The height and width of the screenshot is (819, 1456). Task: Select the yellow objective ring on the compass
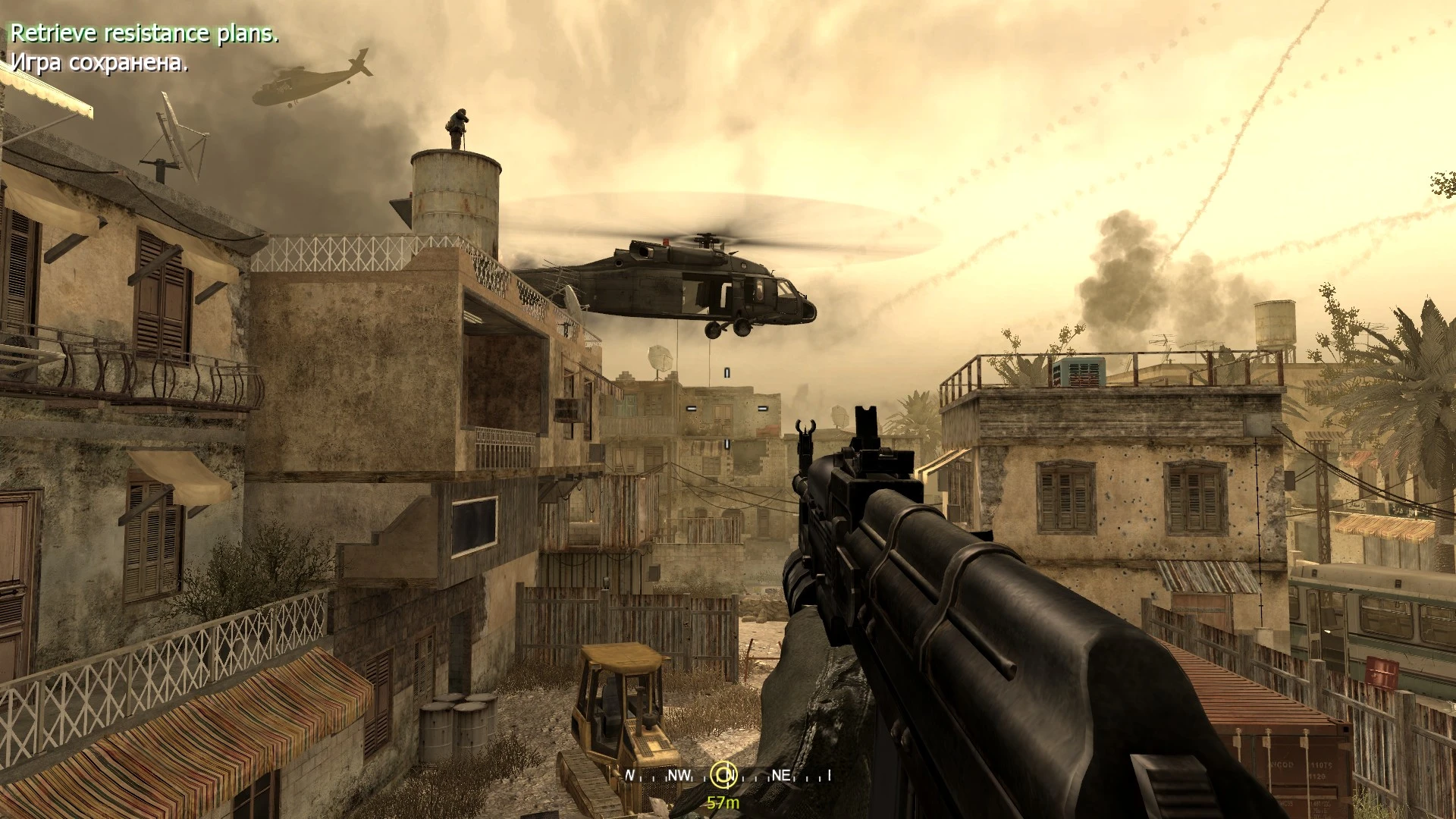724,776
